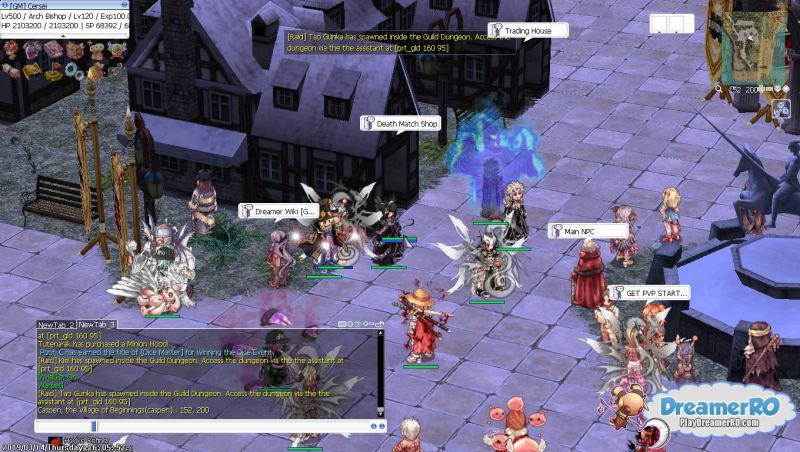Image resolution: width=800 pixels, height=452 pixels.
Task: Switch to the NewTab_2 chat tab
Action: tap(56, 325)
